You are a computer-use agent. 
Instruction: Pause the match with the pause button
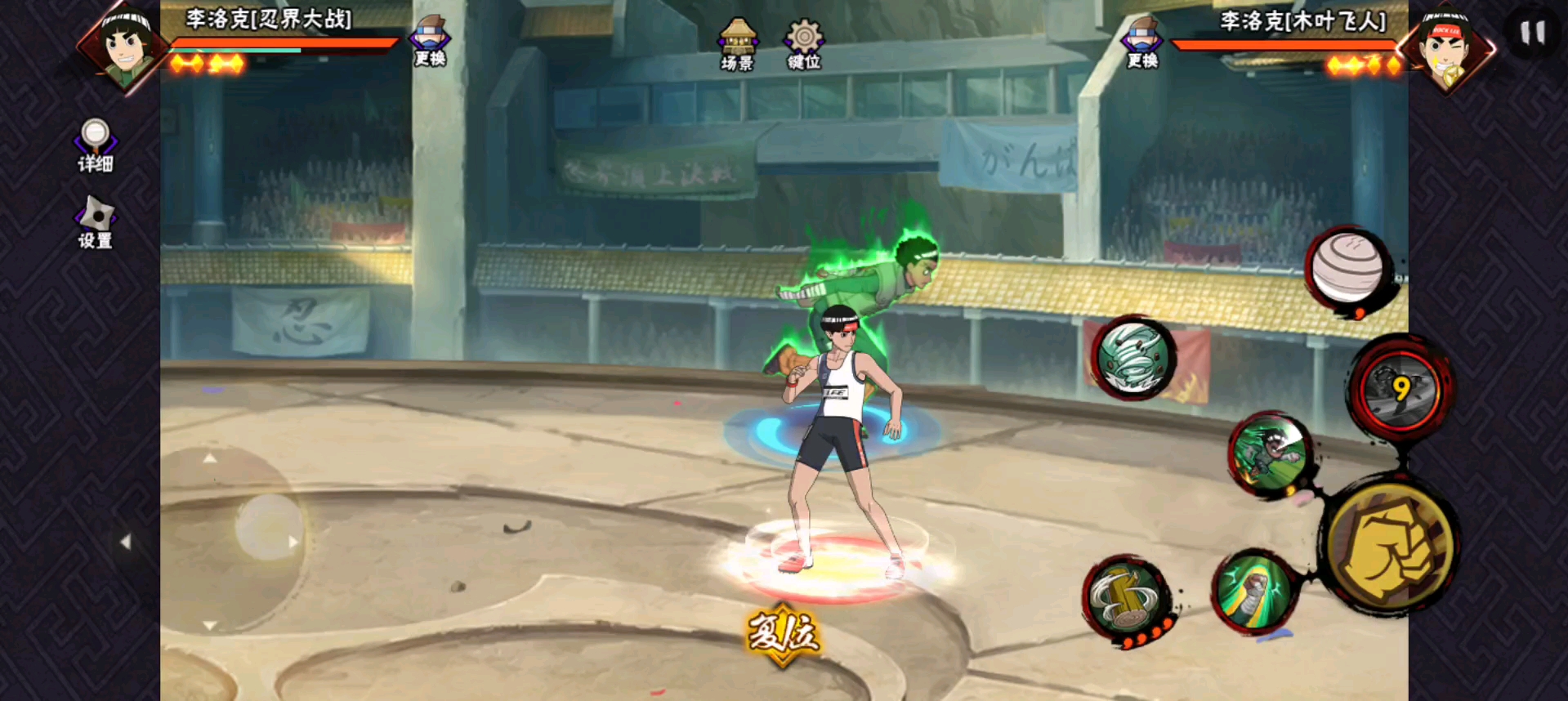click(1532, 33)
